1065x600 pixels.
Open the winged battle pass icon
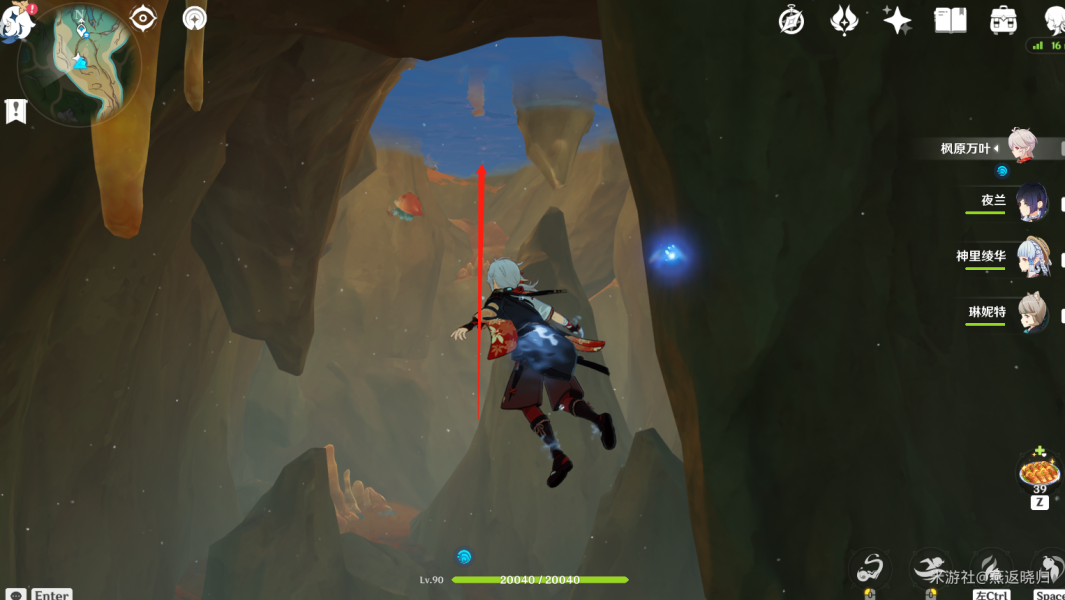pos(844,20)
